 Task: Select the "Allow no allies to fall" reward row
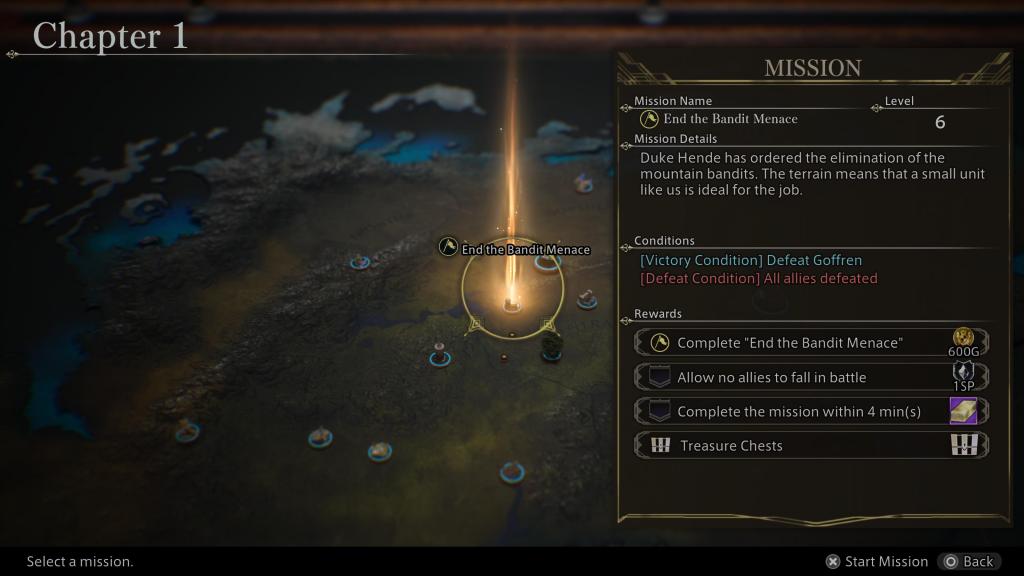[x=811, y=377]
